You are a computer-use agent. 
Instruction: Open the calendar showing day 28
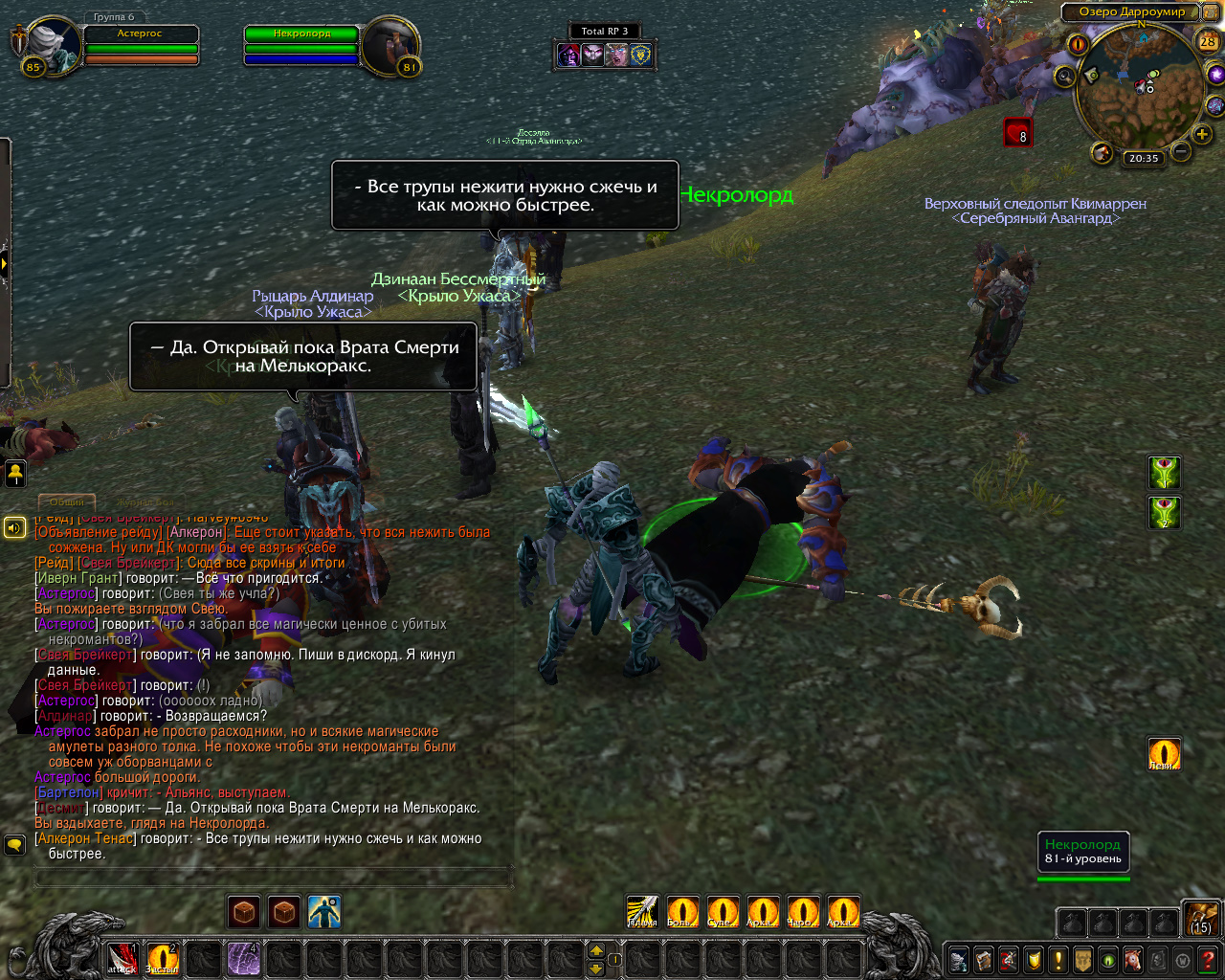[x=1208, y=41]
